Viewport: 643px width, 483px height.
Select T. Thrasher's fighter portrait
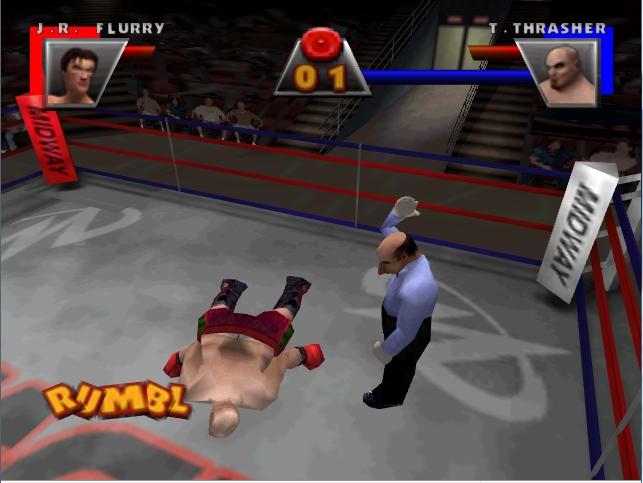(x=561, y=72)
